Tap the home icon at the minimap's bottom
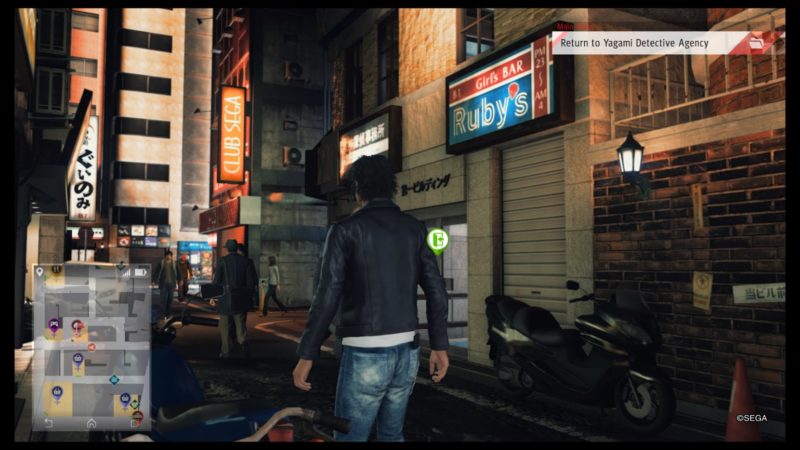 (x=92, y=422)
